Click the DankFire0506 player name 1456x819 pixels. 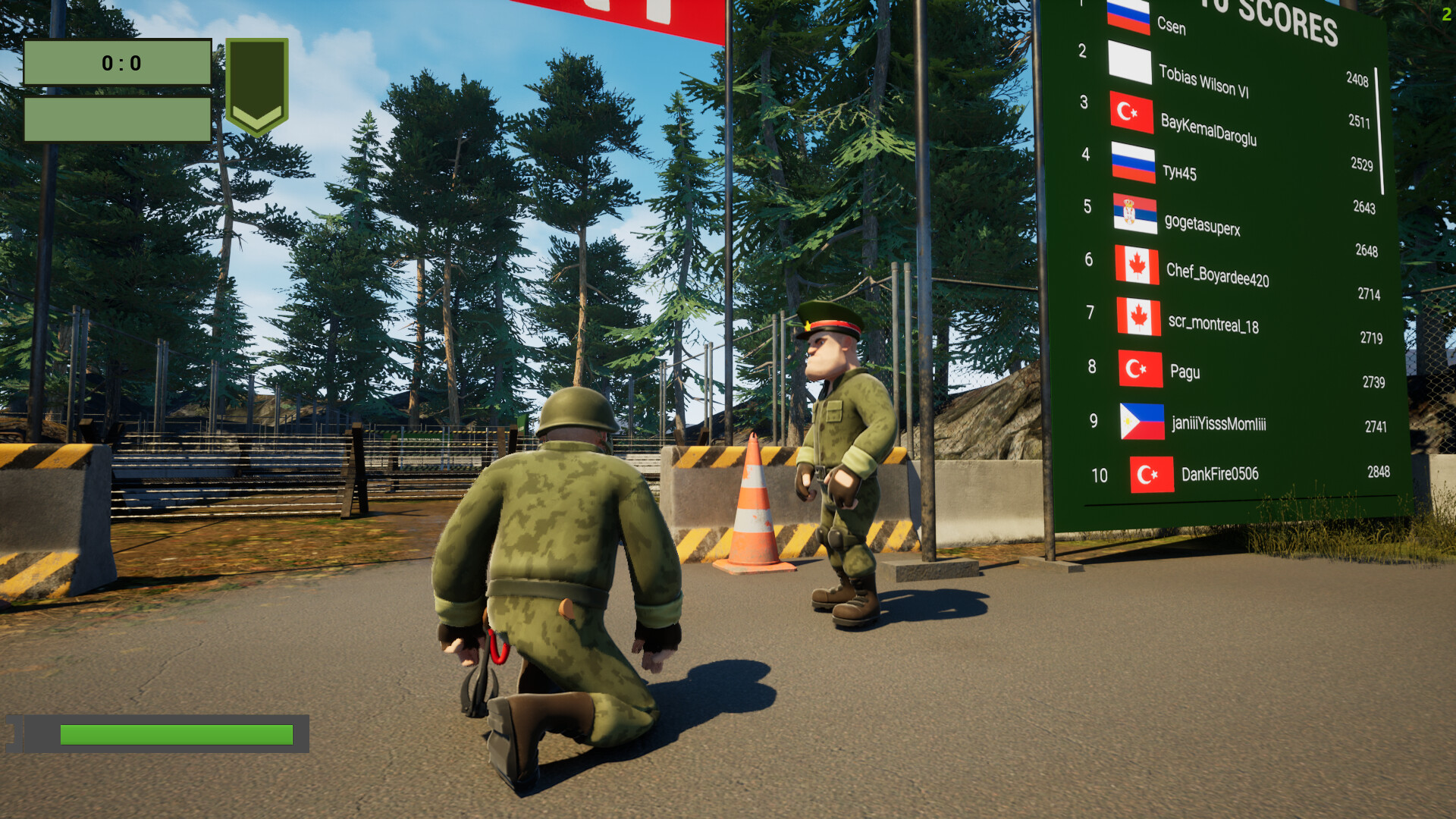[x=1219, y=475]
